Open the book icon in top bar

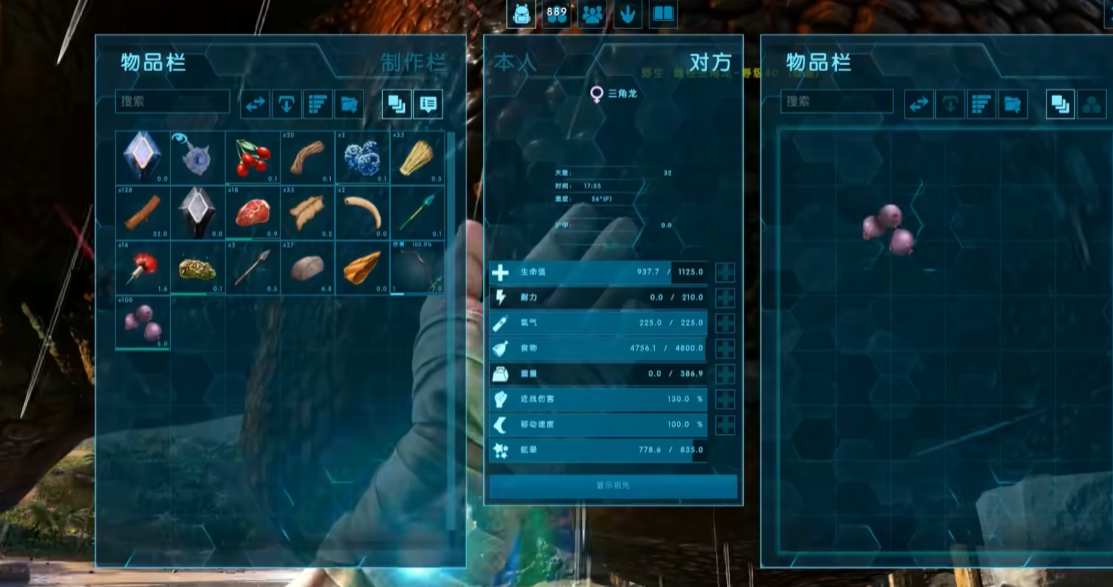662,14
